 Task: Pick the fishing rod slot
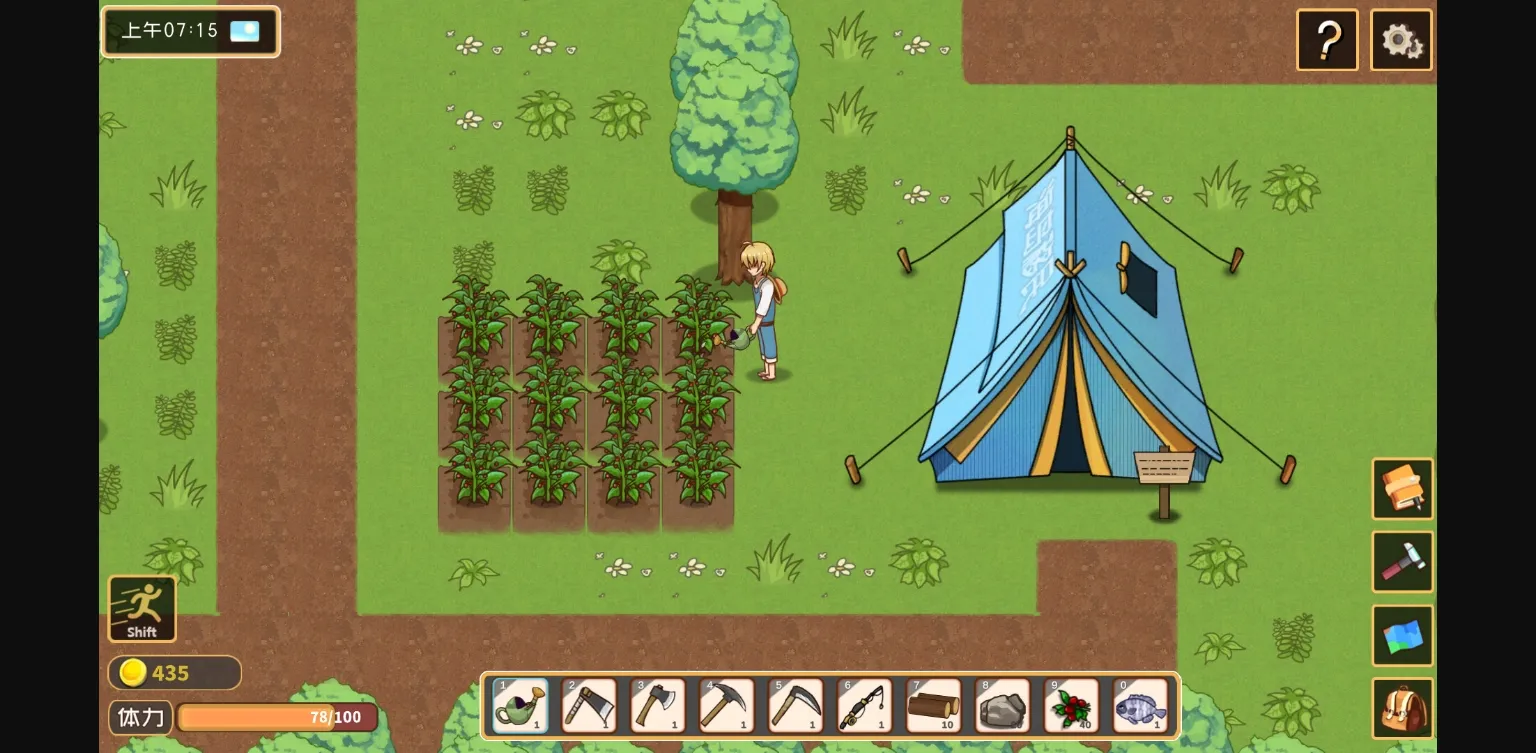click(x=865, y=706)
